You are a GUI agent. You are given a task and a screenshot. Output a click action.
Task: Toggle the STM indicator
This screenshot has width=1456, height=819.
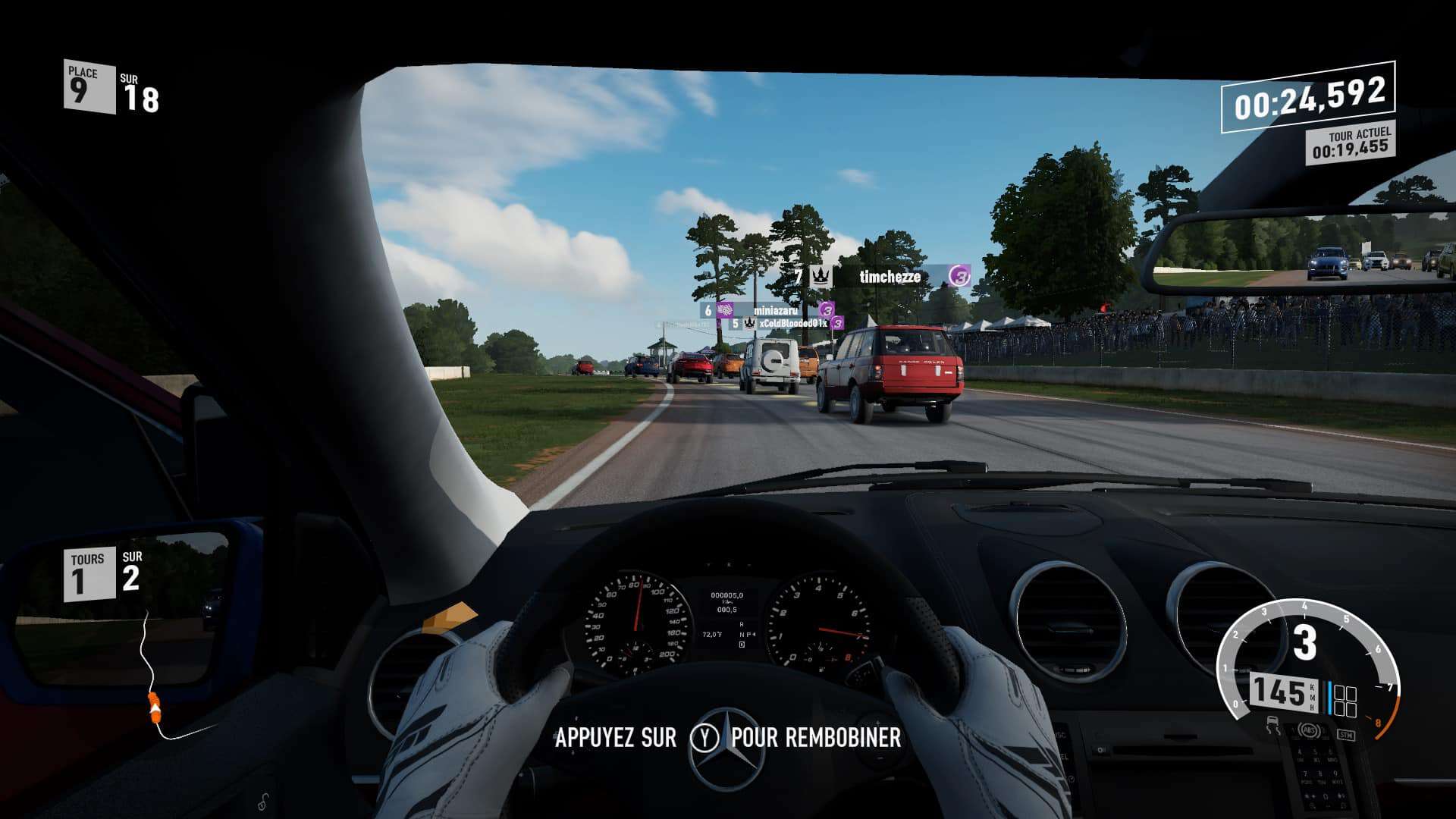(1345, 734)
